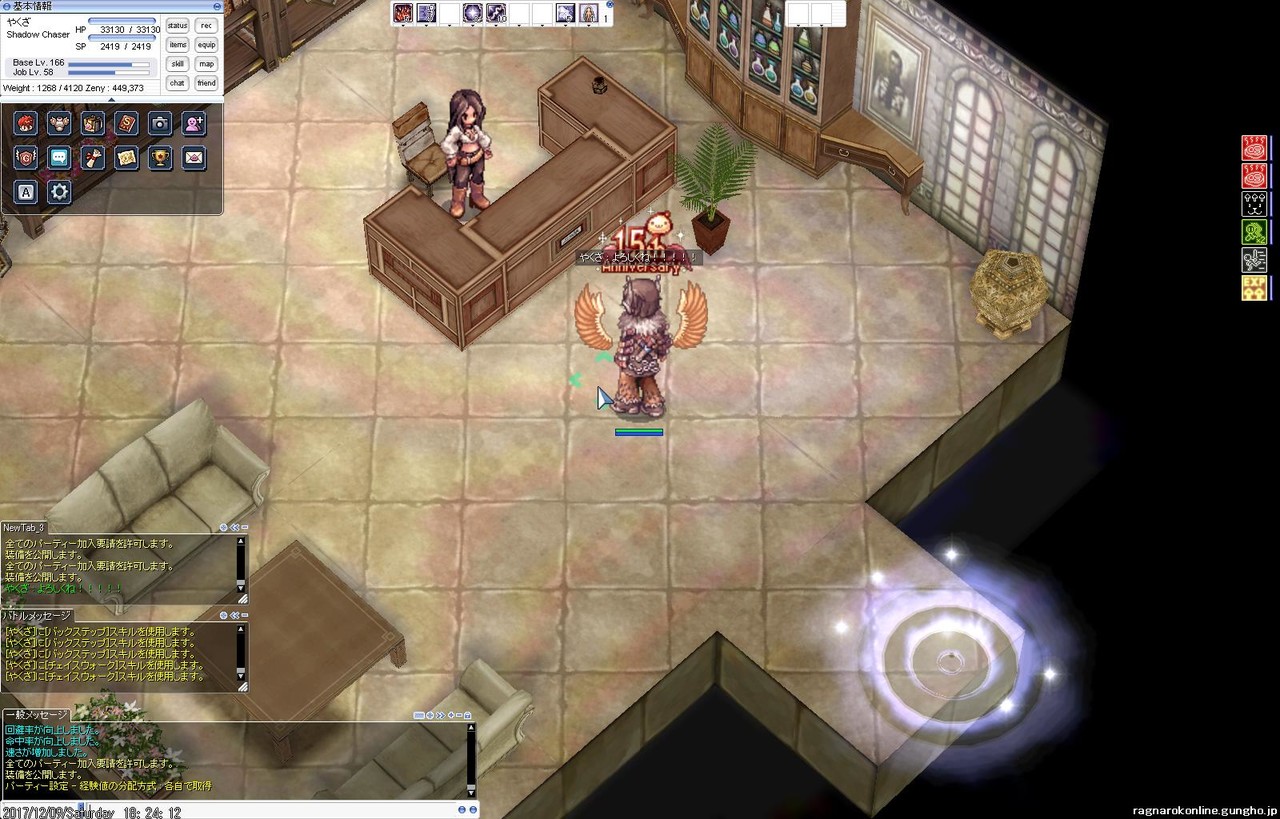1280x819 pixels.
Task: Select the バトルメッセージ tab
Action: coord(38,615)
